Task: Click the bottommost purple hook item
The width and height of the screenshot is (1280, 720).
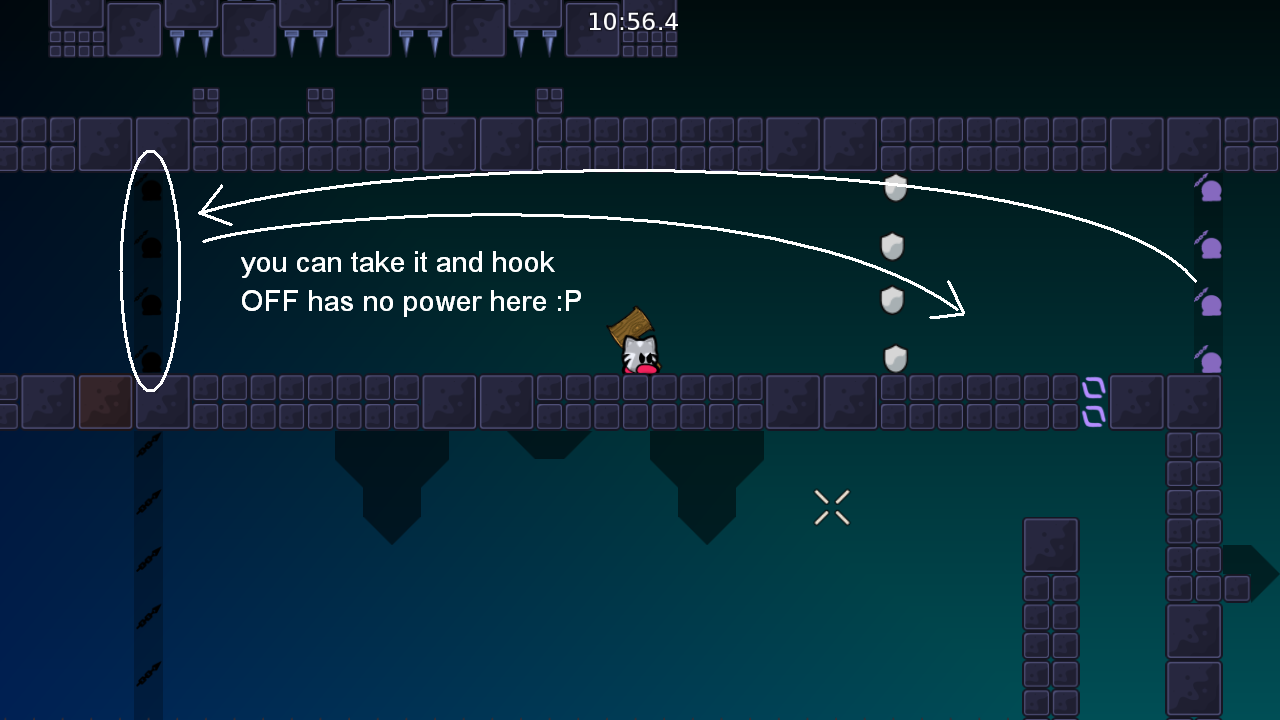Action: [1210, 362]
